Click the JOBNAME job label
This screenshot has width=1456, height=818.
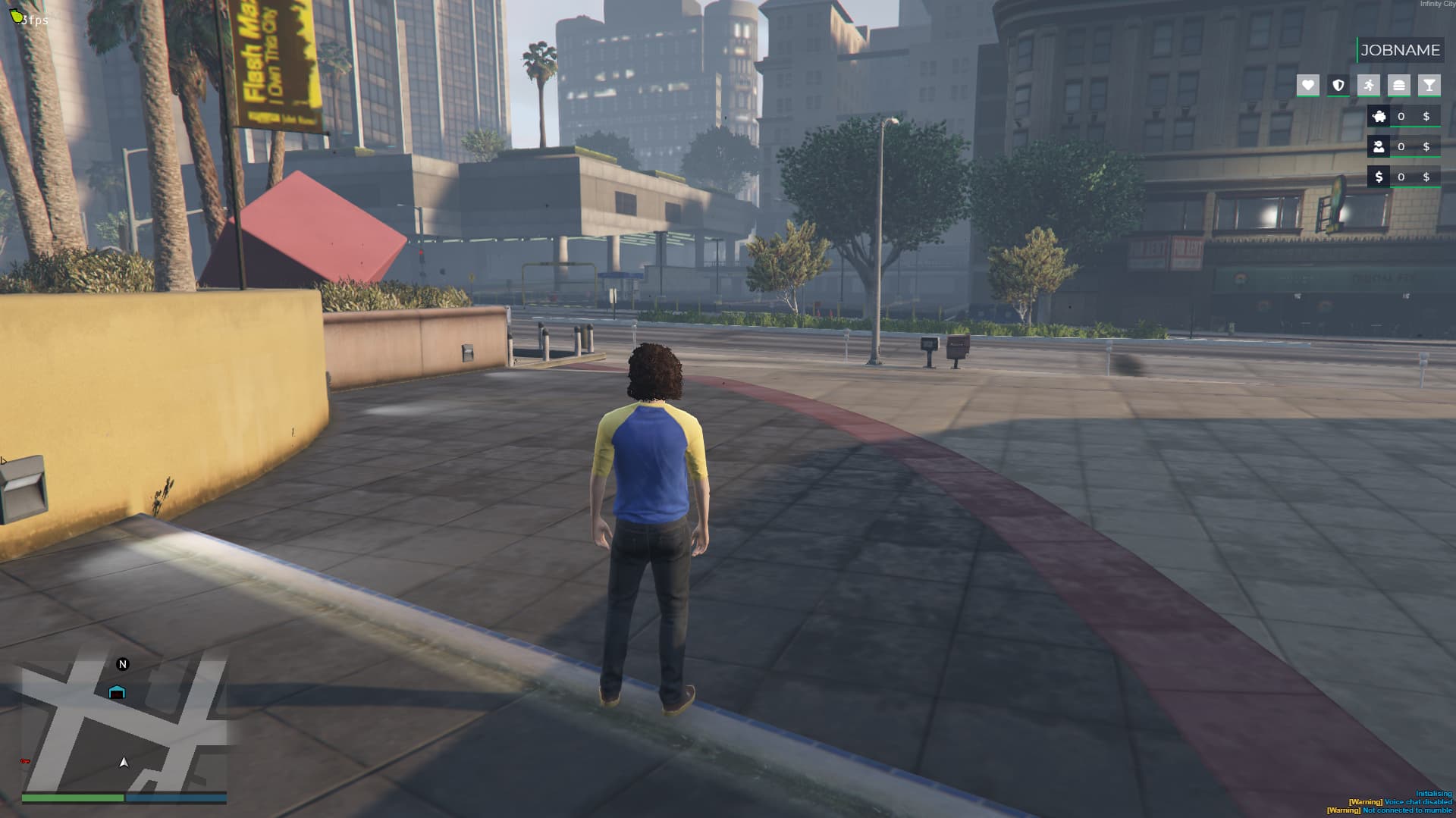click(x=1399, y=50)
